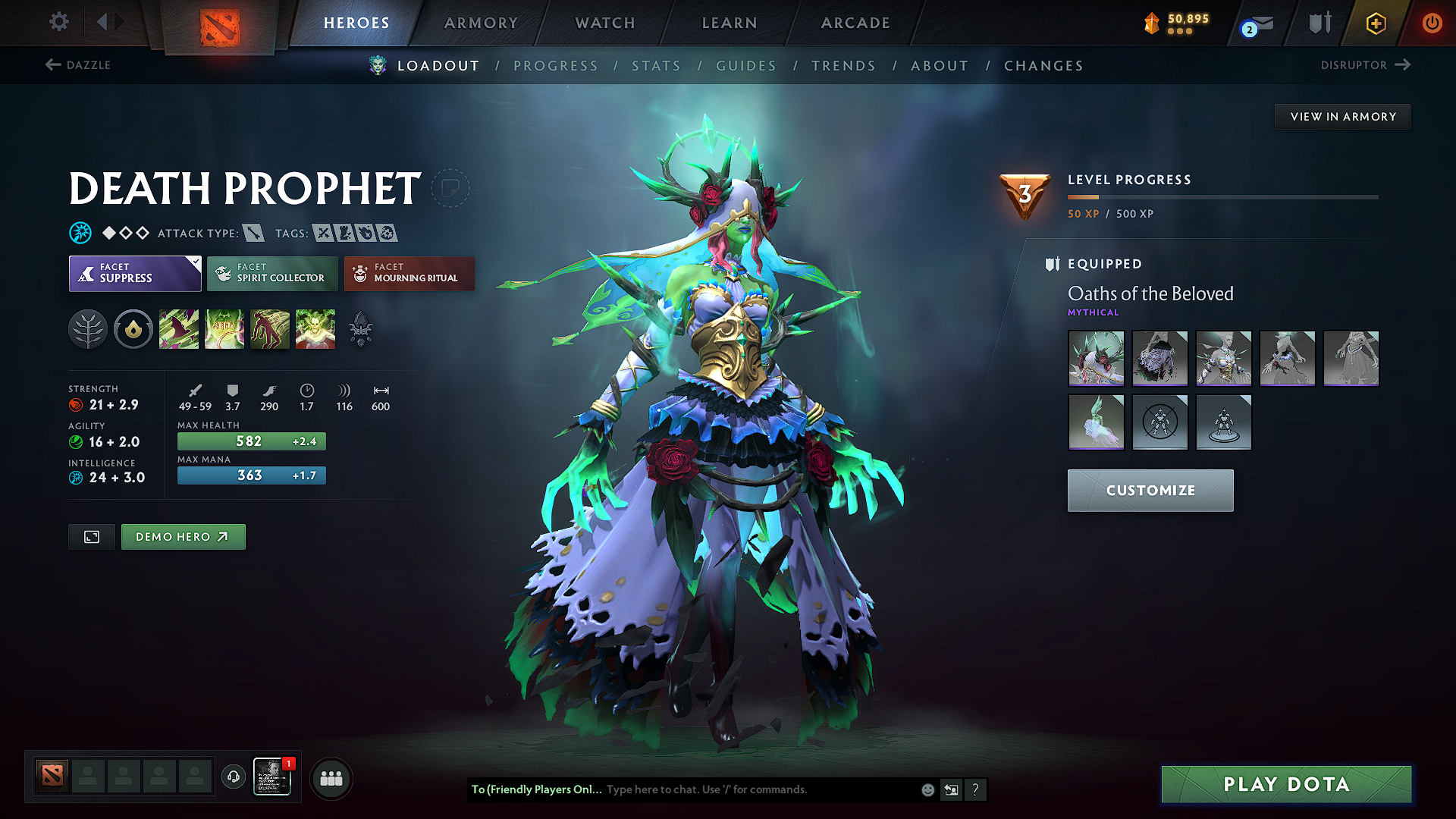Viewport: 1456px width, 819px height.
Task: Select the Spirit Collector facet
Action: (271, 273)
